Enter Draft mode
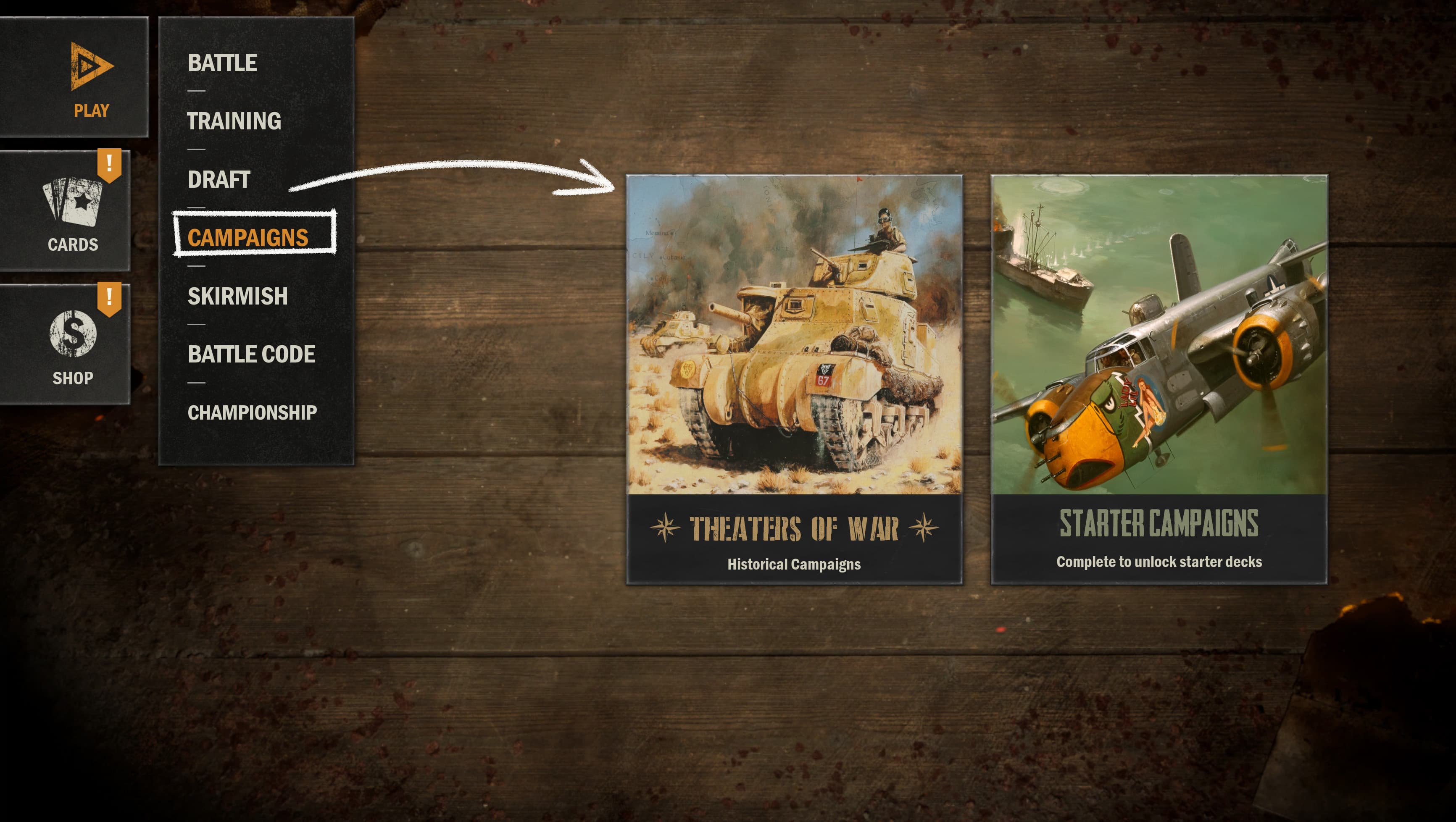The height and width of the screenshot is (822, 1456). pos(219,180)
